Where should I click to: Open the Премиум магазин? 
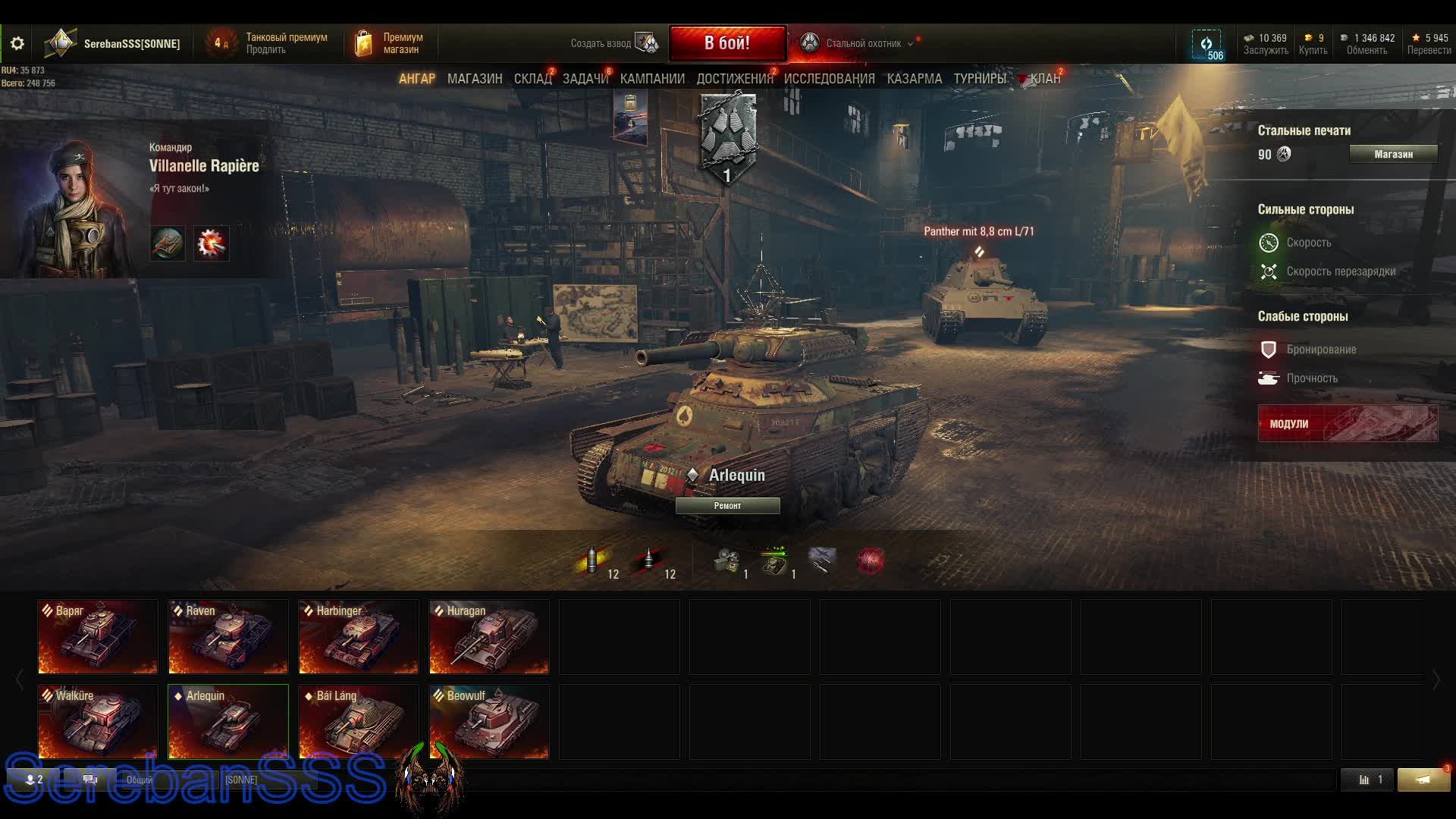[x=390, y=44]
